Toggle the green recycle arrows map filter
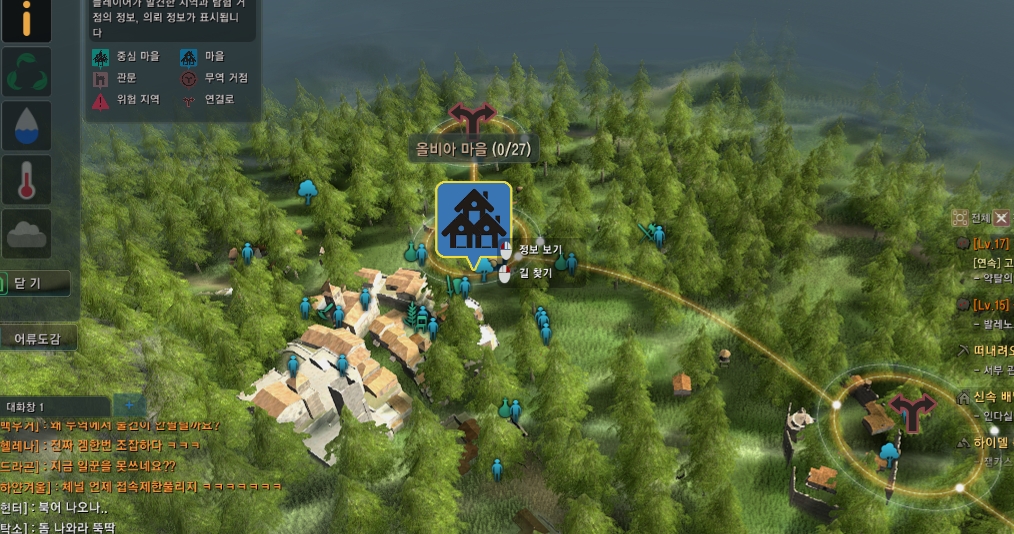This screenshot has height=534, width=1014. (x=26, y=72)
